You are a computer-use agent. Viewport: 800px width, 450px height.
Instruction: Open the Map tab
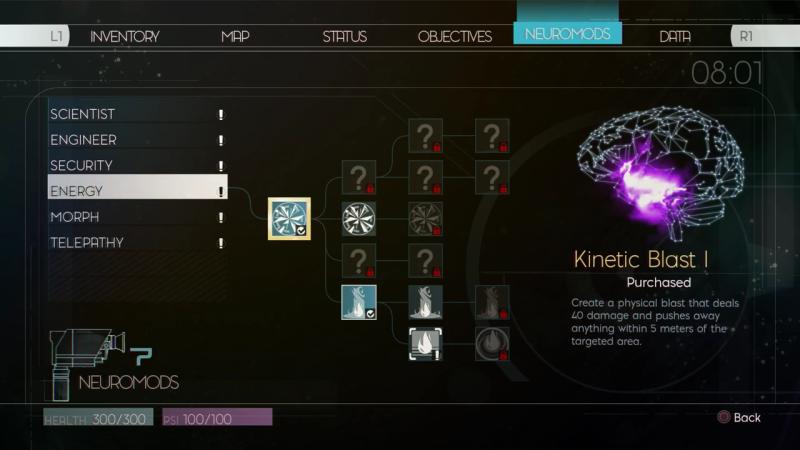[235, 36]
